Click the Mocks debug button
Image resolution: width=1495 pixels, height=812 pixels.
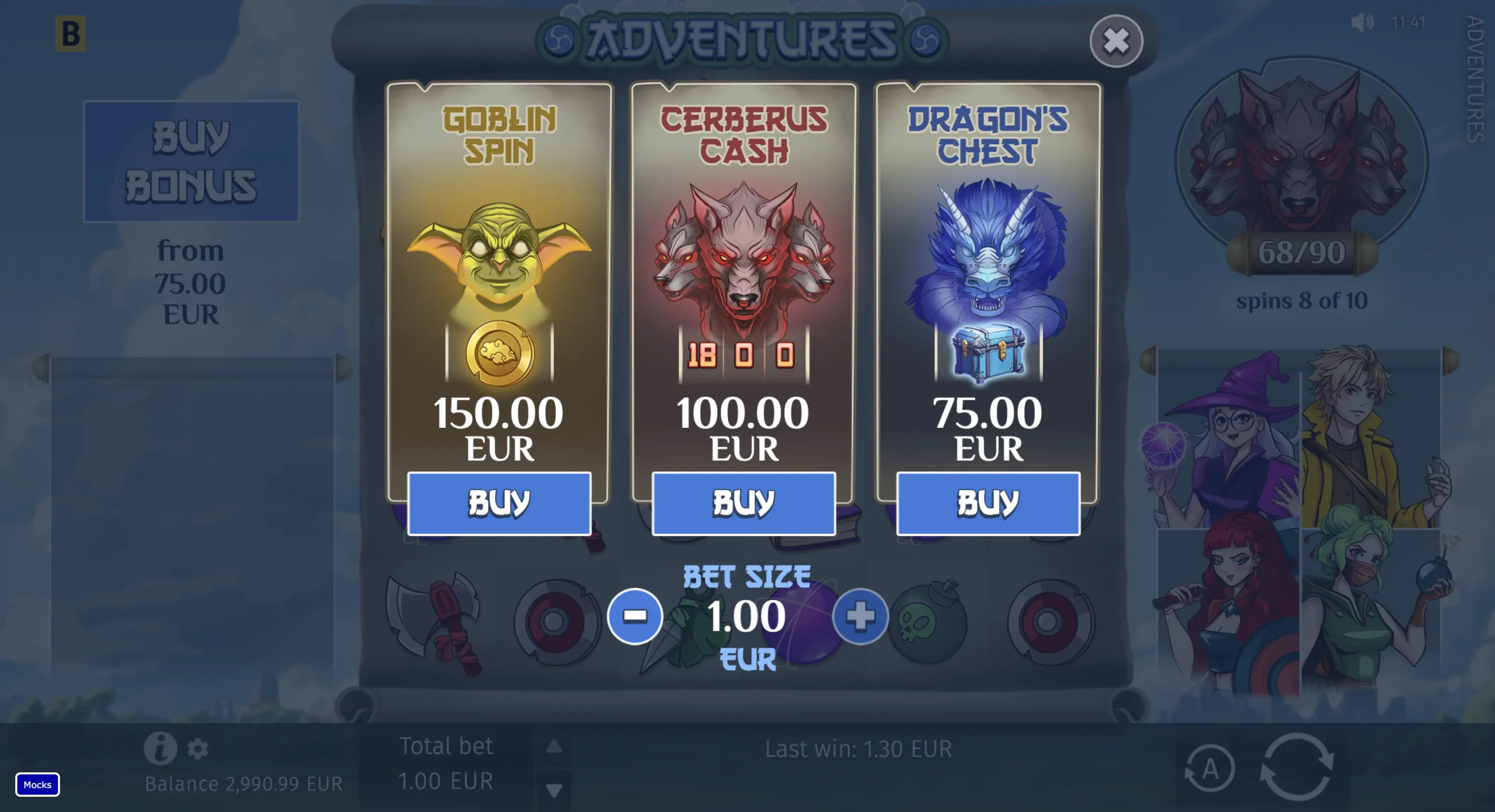(x=37, y=785)
